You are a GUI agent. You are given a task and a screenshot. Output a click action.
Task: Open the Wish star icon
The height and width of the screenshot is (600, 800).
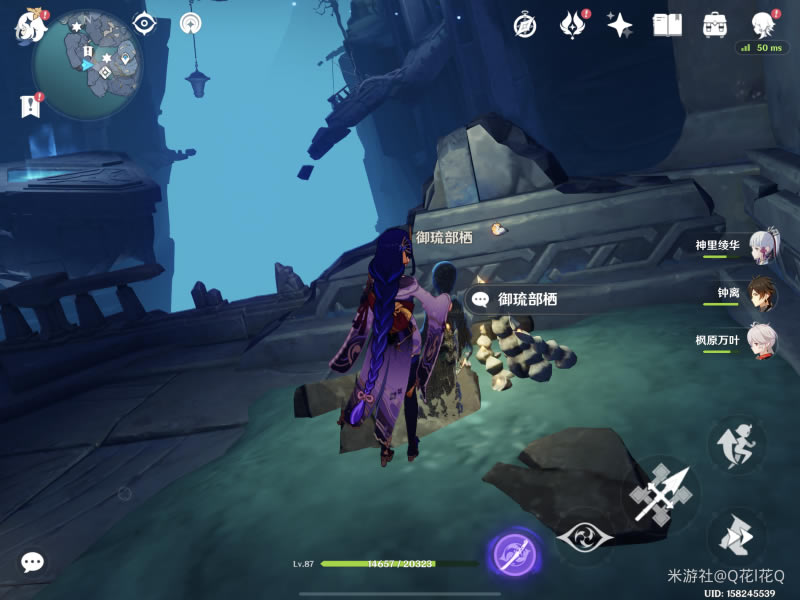tap(620, 25)
